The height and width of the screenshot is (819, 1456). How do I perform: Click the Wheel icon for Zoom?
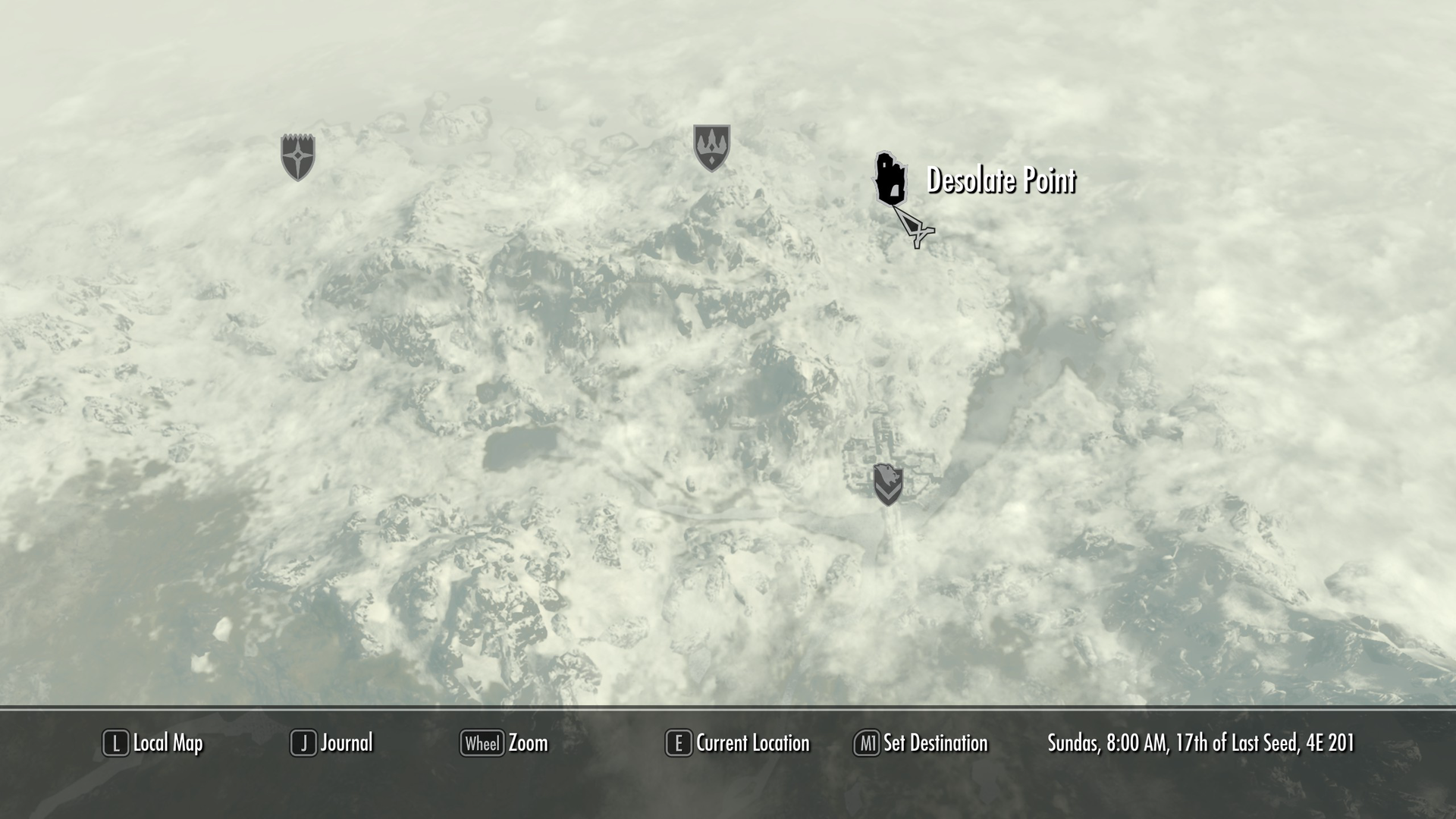483,743
